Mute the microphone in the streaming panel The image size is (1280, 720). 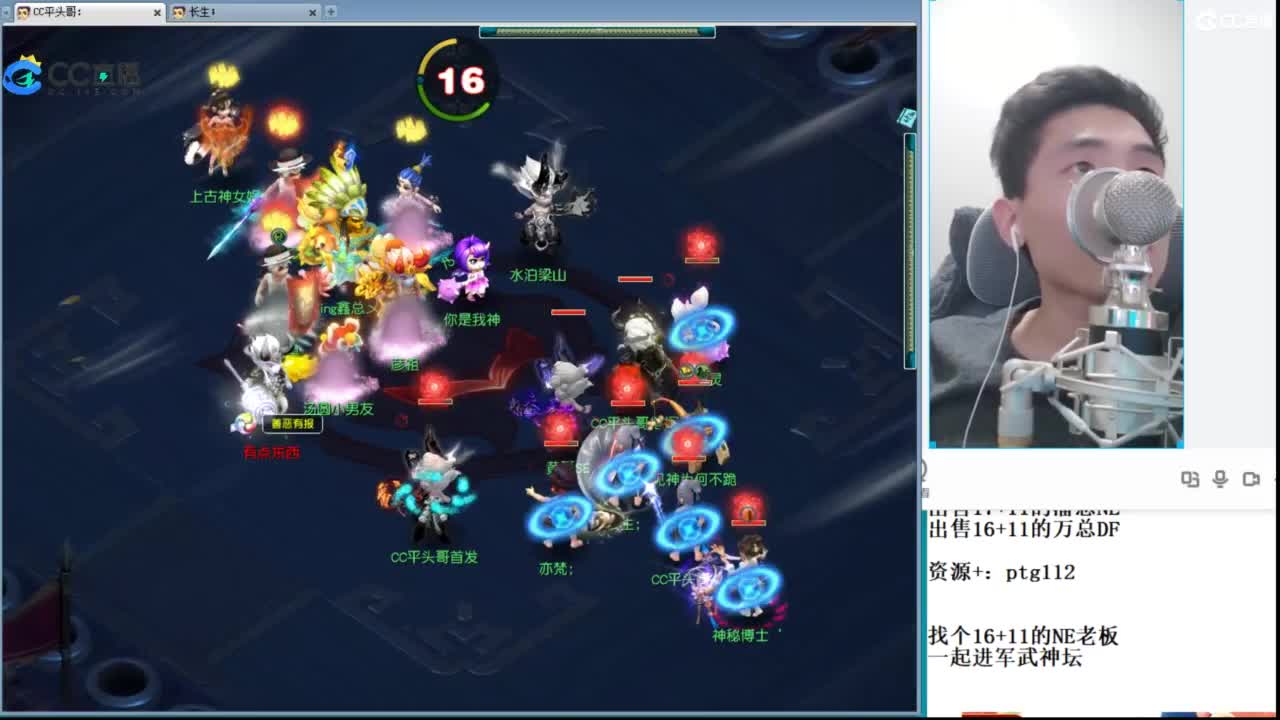point(1221,479)
